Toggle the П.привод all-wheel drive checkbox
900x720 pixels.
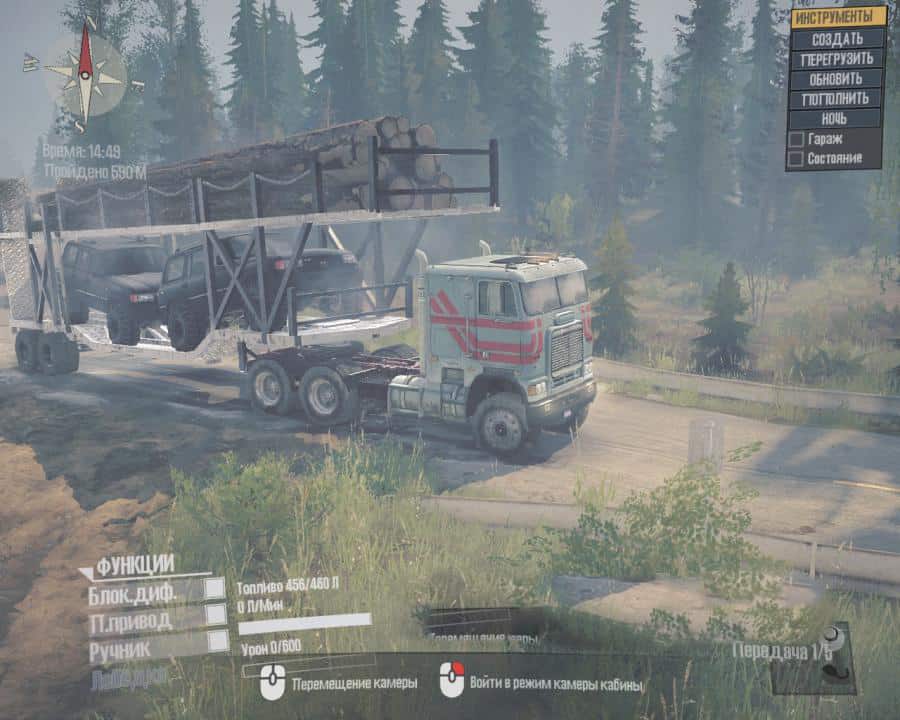(215, 616)
